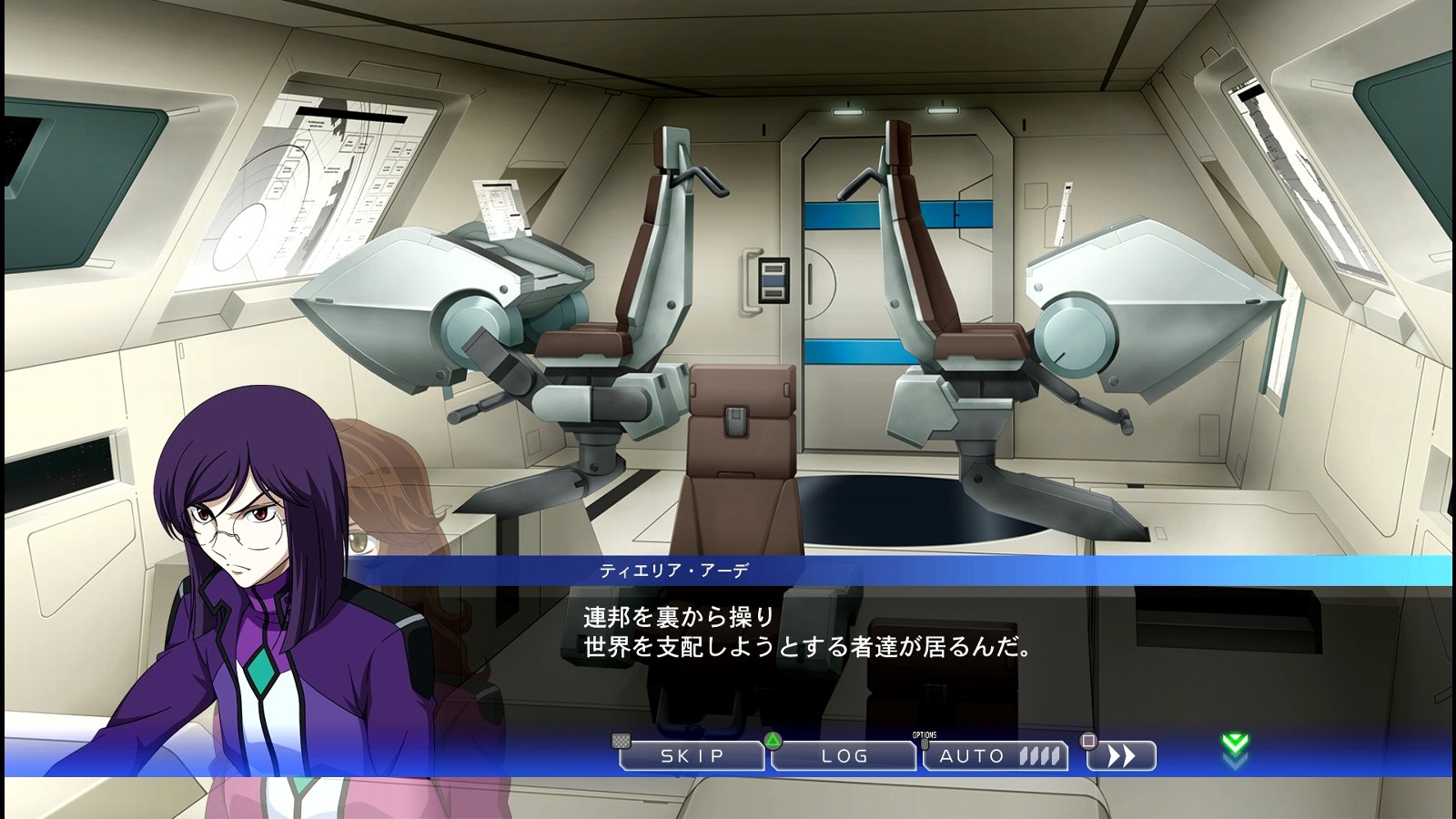Click the fast-forward double-arrow icon
Screen dimensions: 1456x819
pos(1122,755)
